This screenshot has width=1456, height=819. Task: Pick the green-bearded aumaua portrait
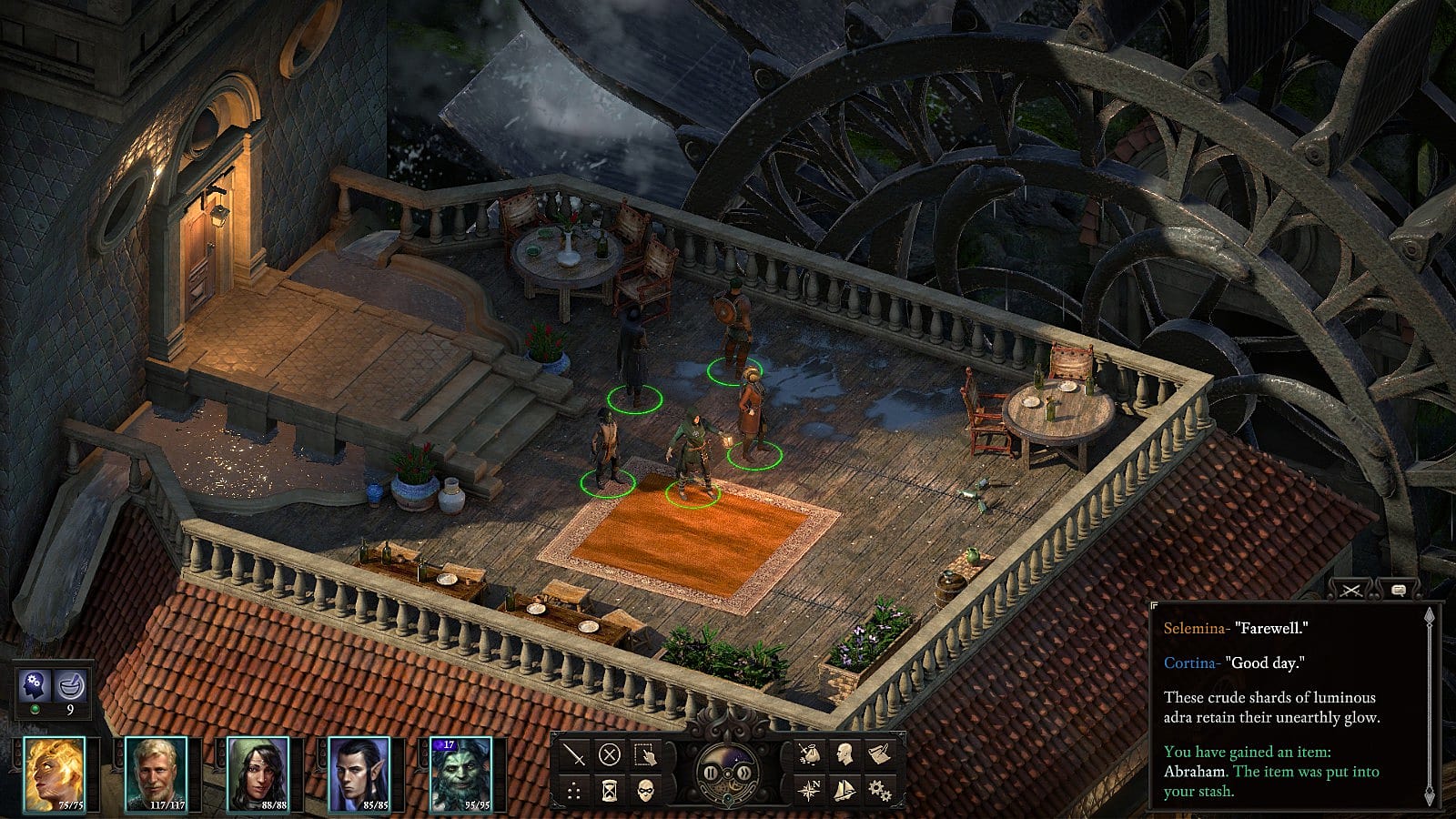click(460, 773)
